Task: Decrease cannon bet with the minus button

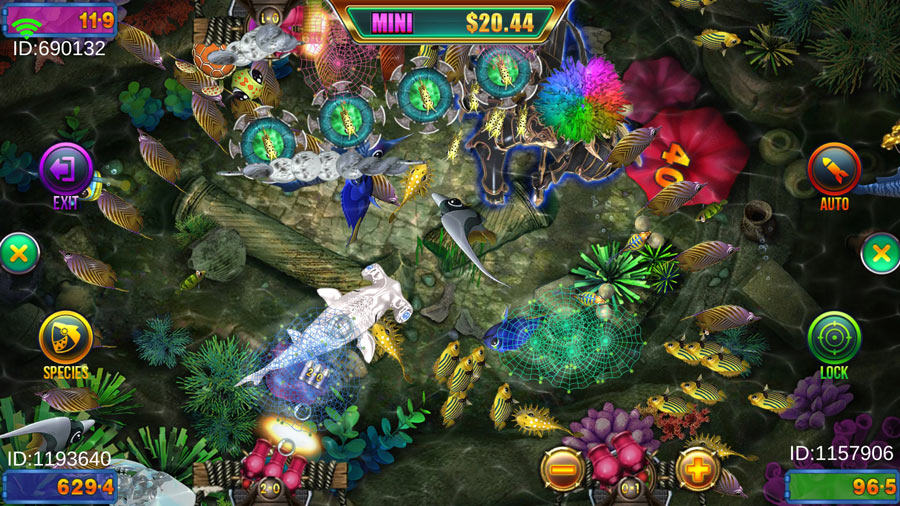Action: coord(563,468)
